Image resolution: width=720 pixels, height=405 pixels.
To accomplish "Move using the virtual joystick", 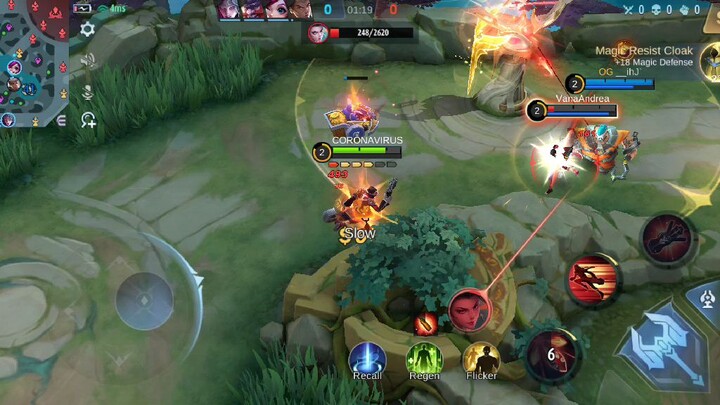I will pyautogui.click(x=144, y=300).
